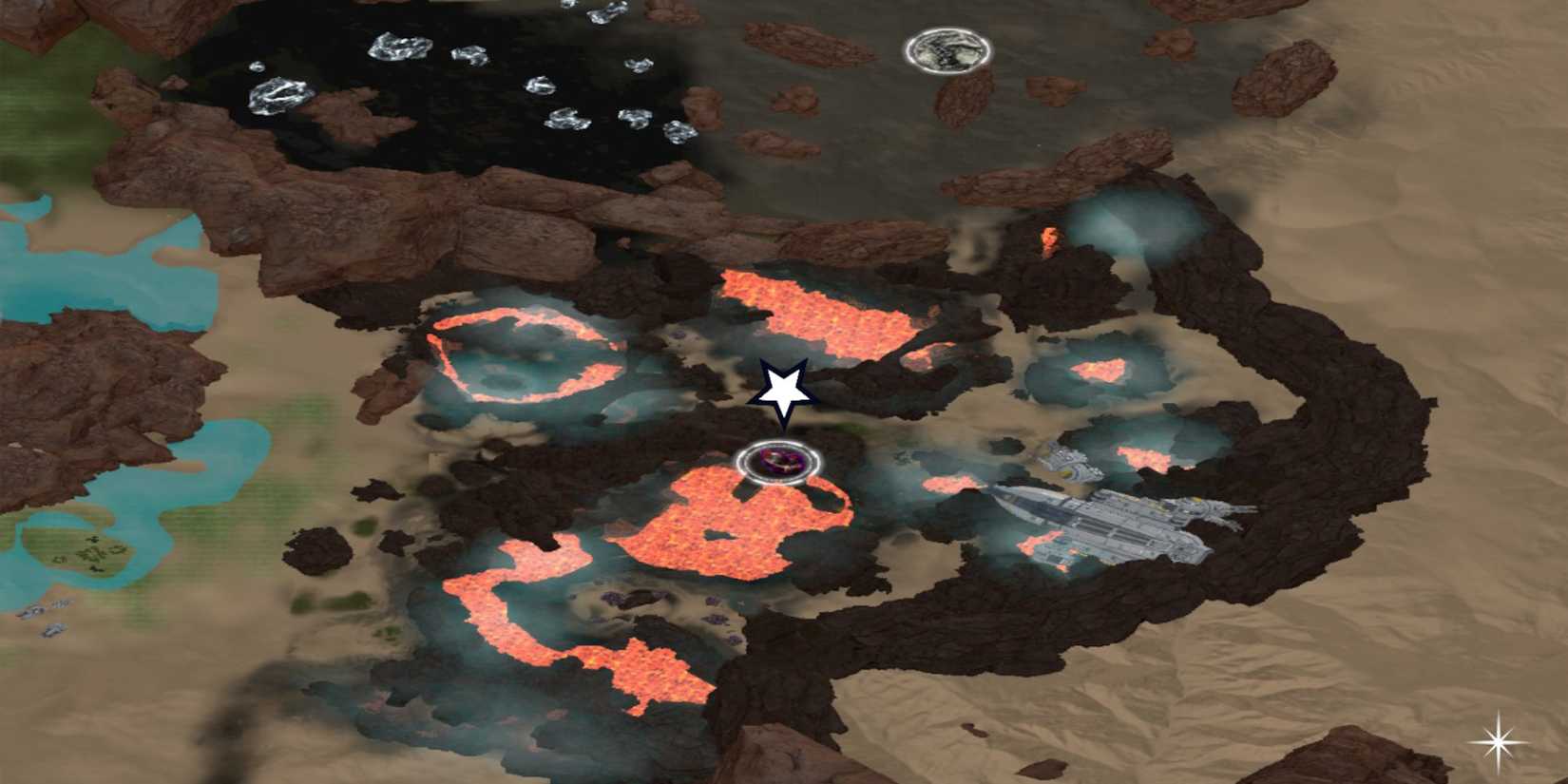Select the settlement on the green island
This screenshot has height=784, width=1568.
click(x=90, y=551)
